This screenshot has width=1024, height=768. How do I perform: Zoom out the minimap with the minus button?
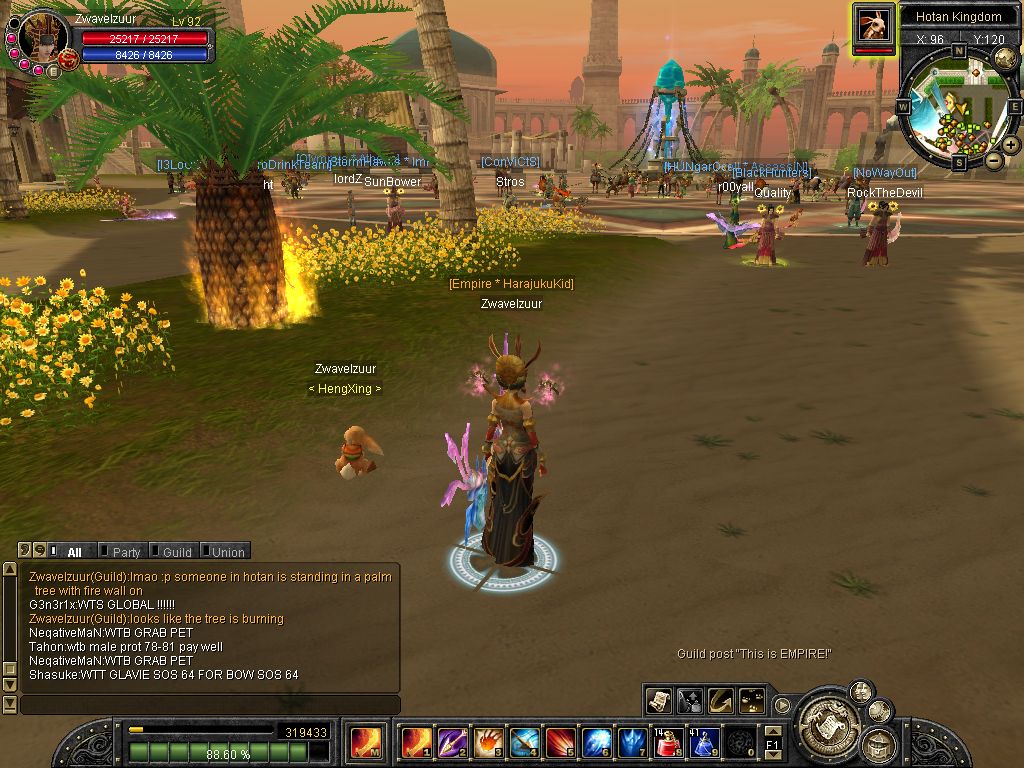pyautogui.click(x=994, y=160)
